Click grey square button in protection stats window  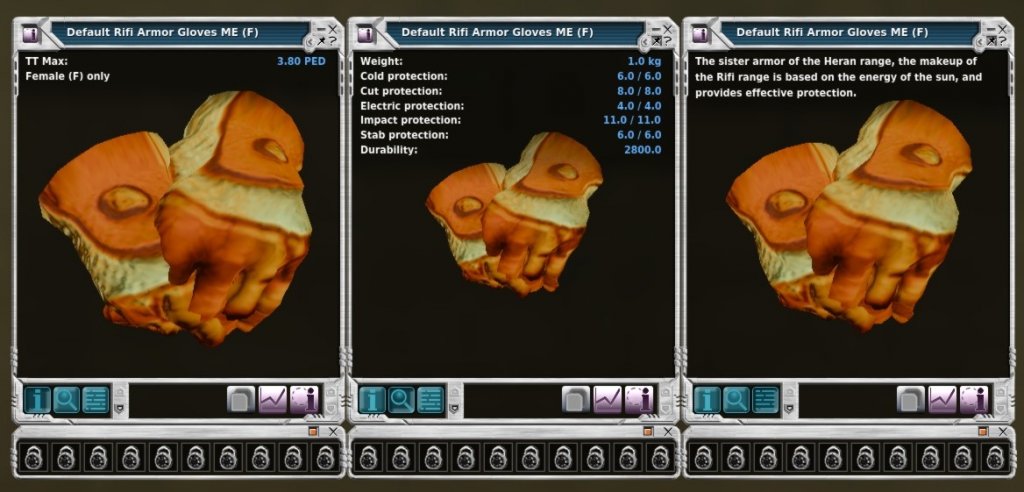(576, 400)
